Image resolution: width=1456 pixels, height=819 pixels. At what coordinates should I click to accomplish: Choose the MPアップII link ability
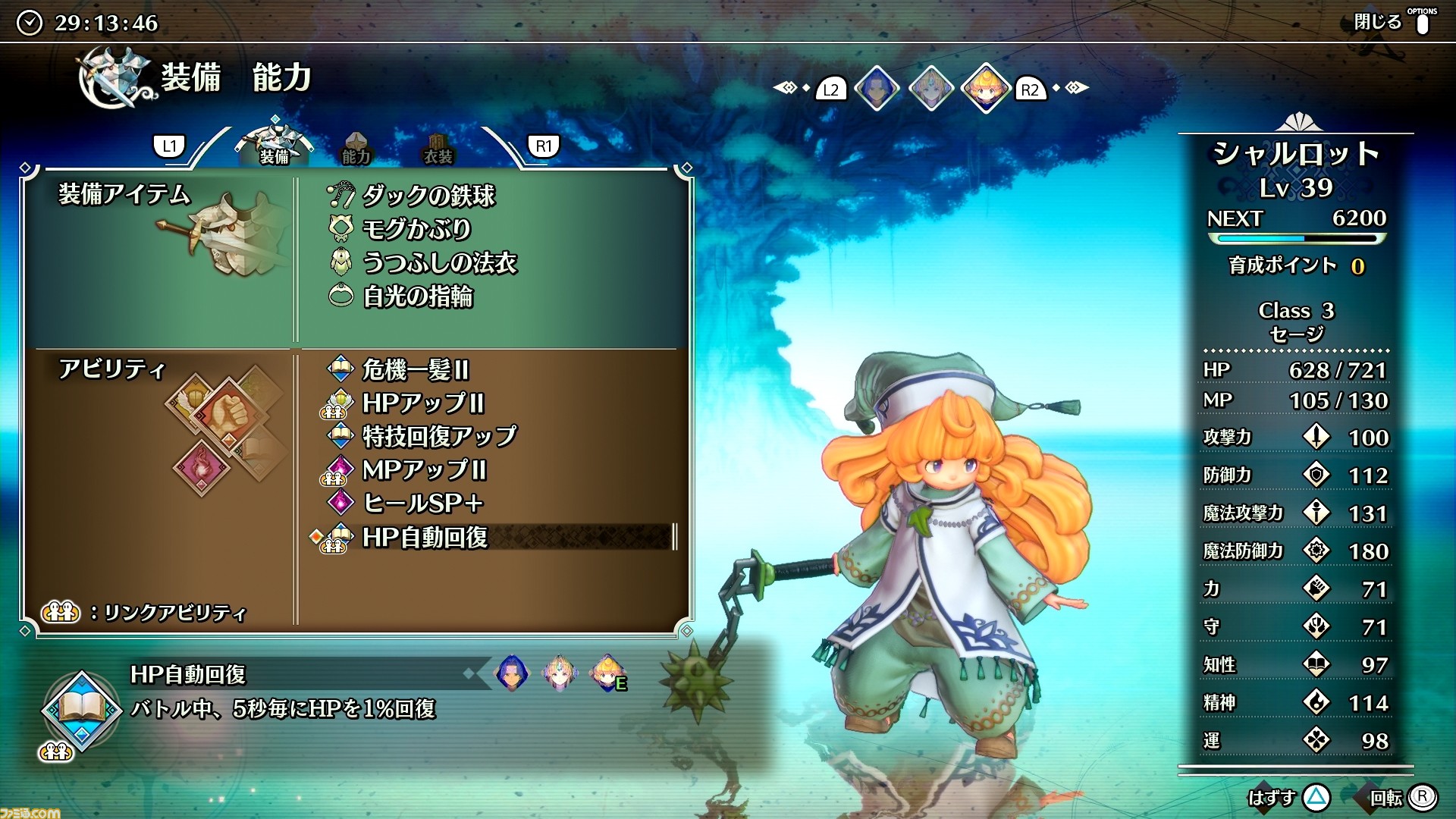(423, 469)
